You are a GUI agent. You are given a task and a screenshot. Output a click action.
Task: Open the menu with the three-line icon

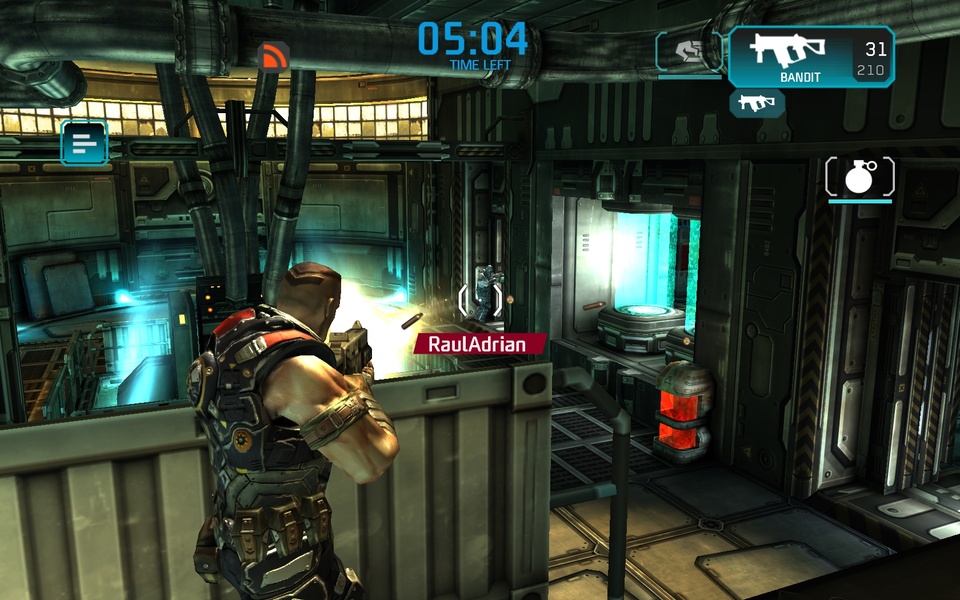tap(84, 143)
